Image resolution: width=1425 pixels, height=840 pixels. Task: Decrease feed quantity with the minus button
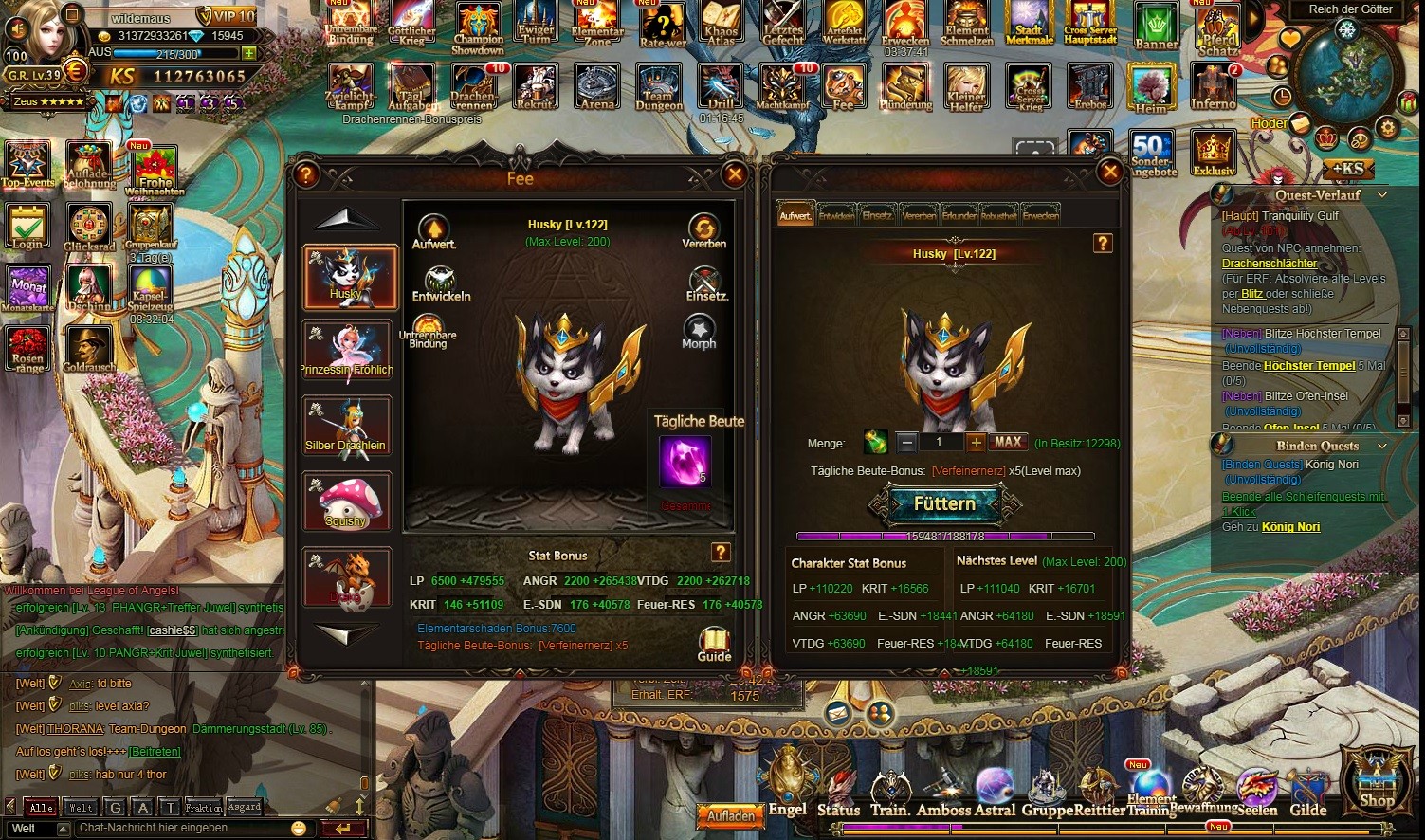[x=907, y=443]
